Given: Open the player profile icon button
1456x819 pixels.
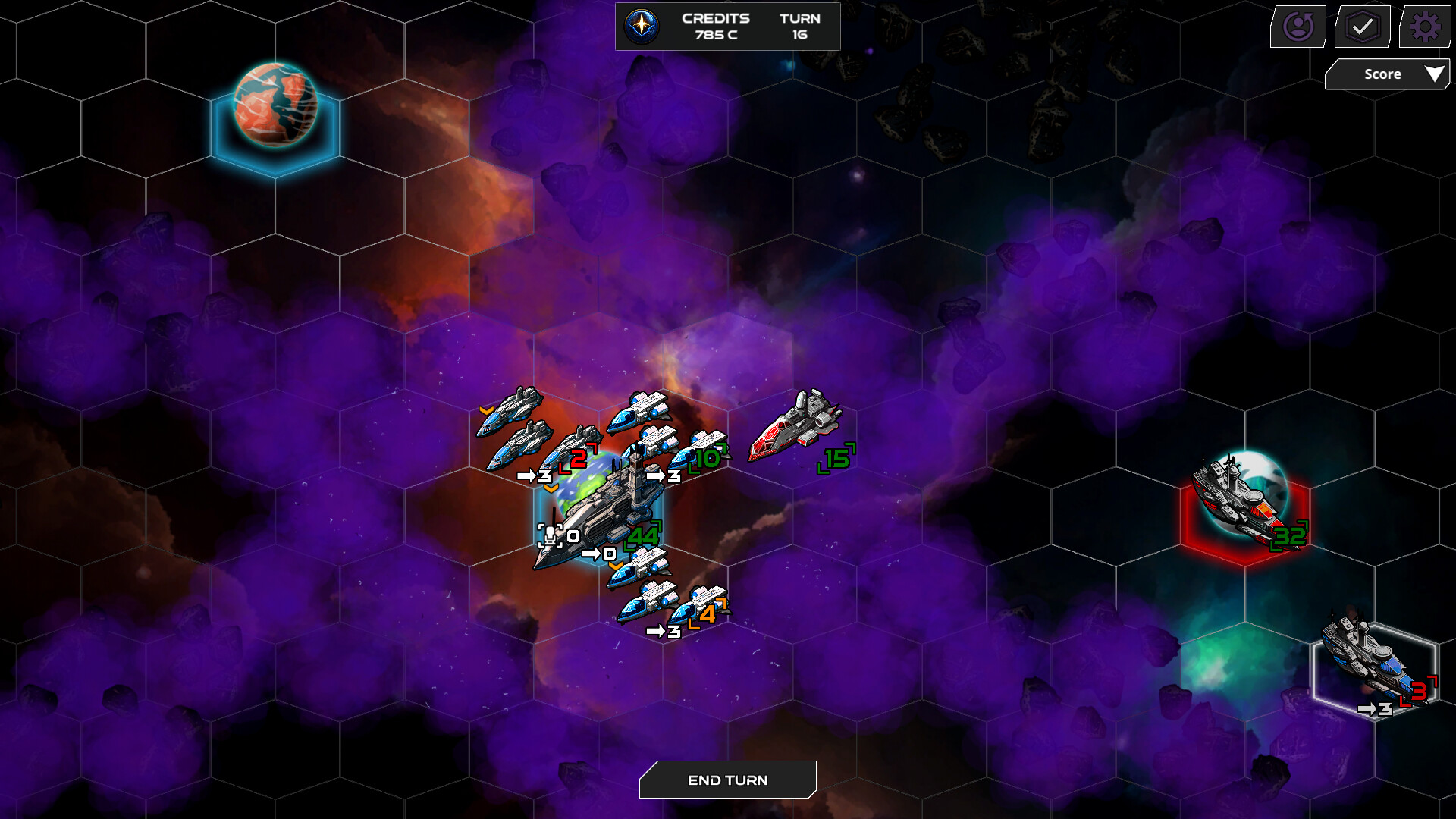Looking at the screenshot, I should pyautogui.click(x=1298, y=27).
